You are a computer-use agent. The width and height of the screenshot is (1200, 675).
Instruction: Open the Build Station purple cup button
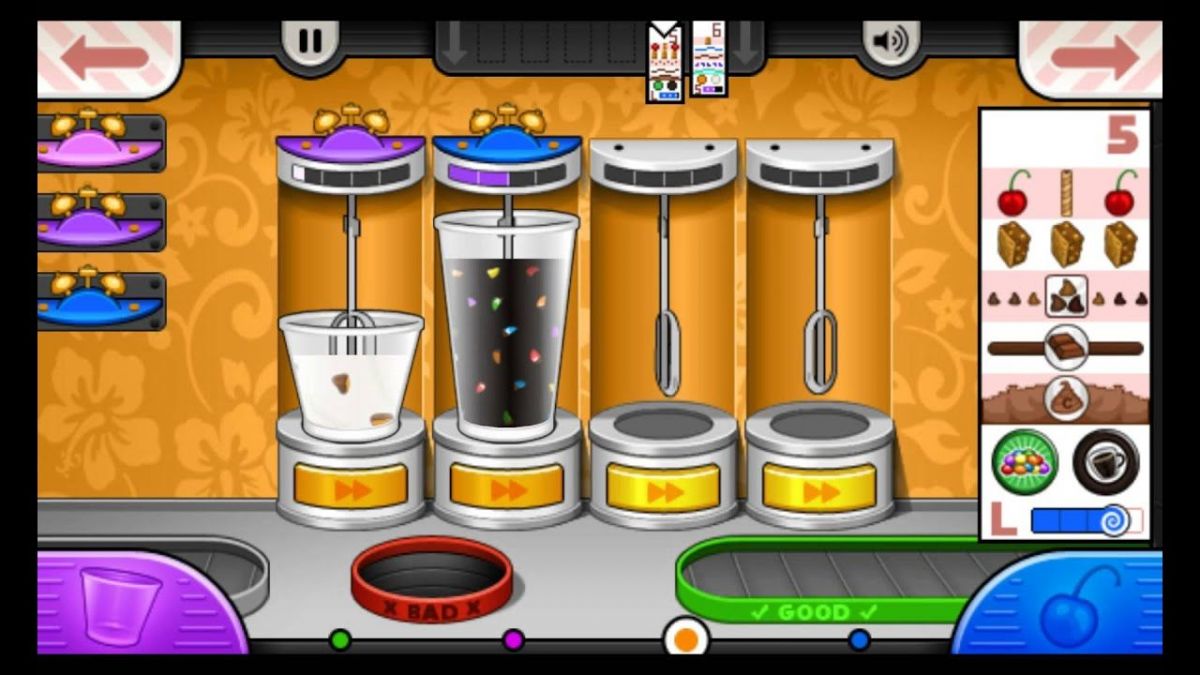pyautogui.click(x=120, y=603)
